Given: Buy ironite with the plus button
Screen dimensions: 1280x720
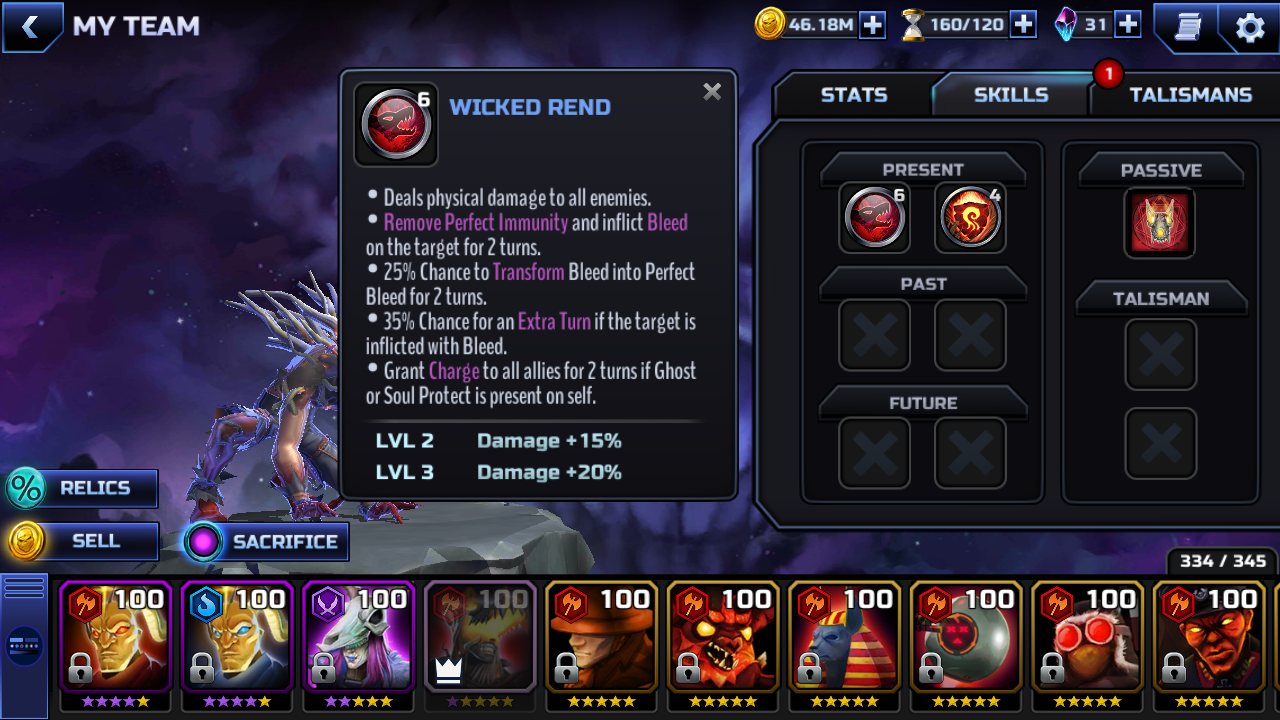Looking at the screenshot, I should coord(1128,25).
